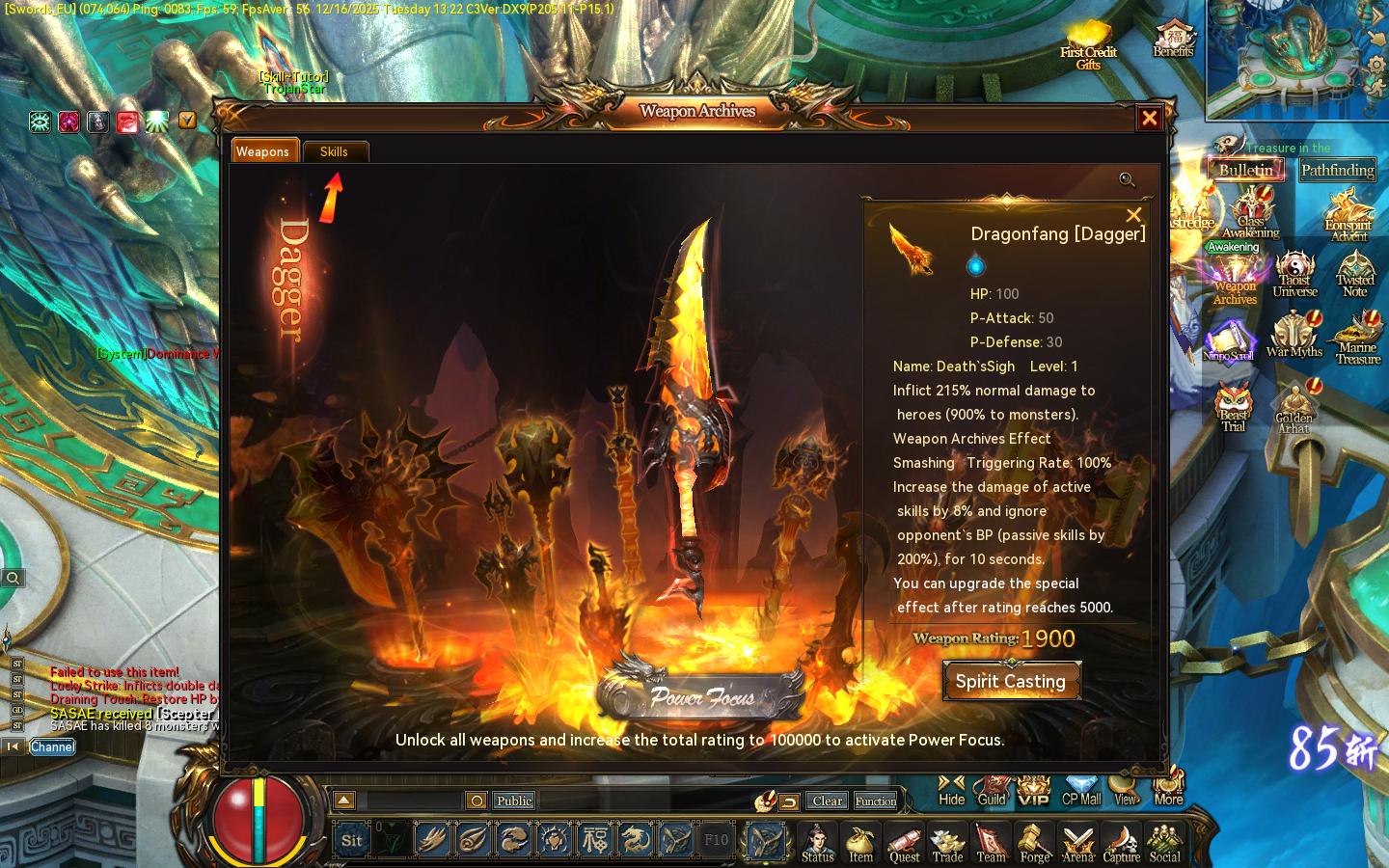1389x868 pixels.
Task: Click the Sit action button
Action: [351, 840]
